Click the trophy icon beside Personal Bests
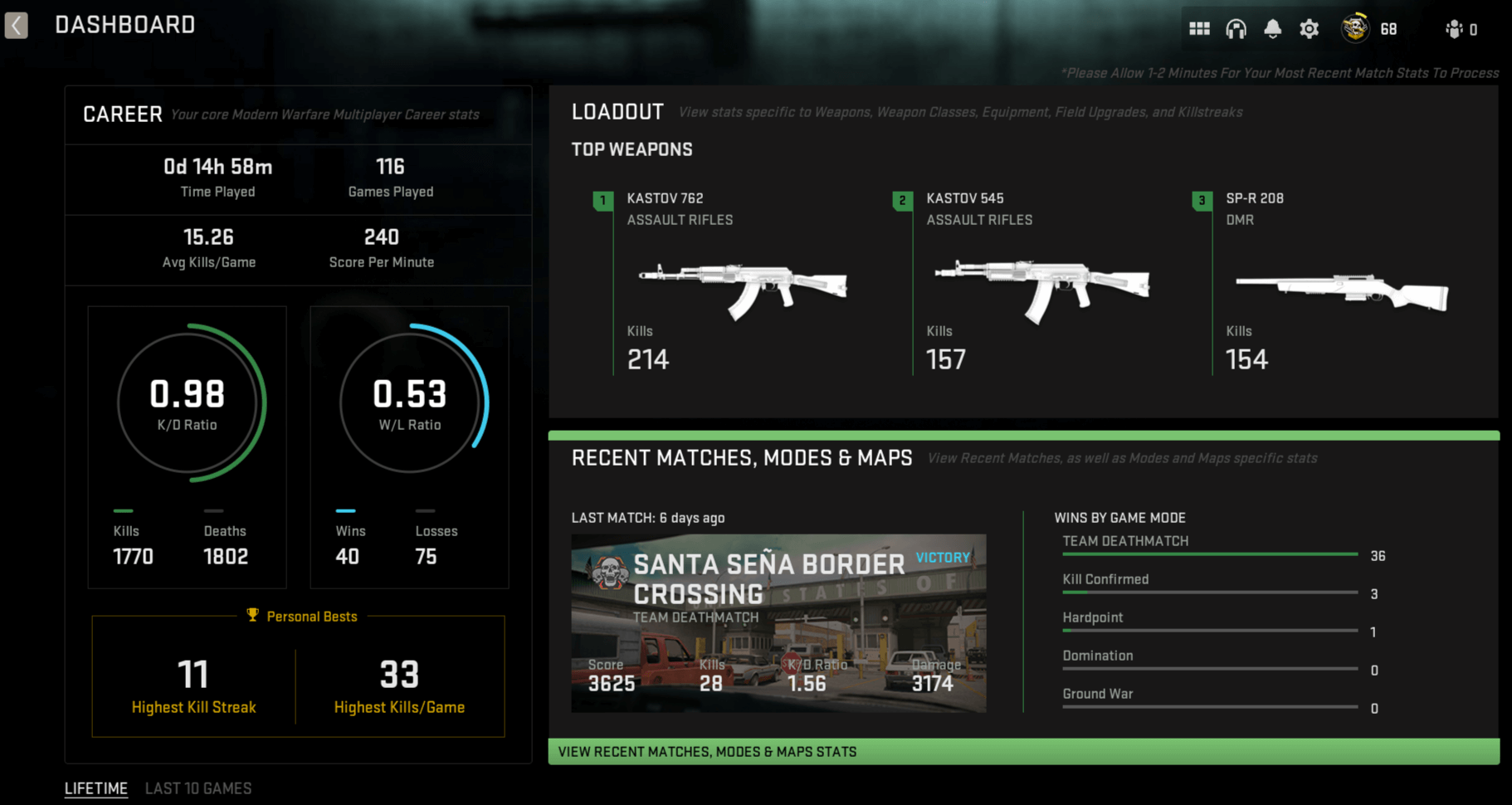 pyautogui.click(x=251, y=616)
